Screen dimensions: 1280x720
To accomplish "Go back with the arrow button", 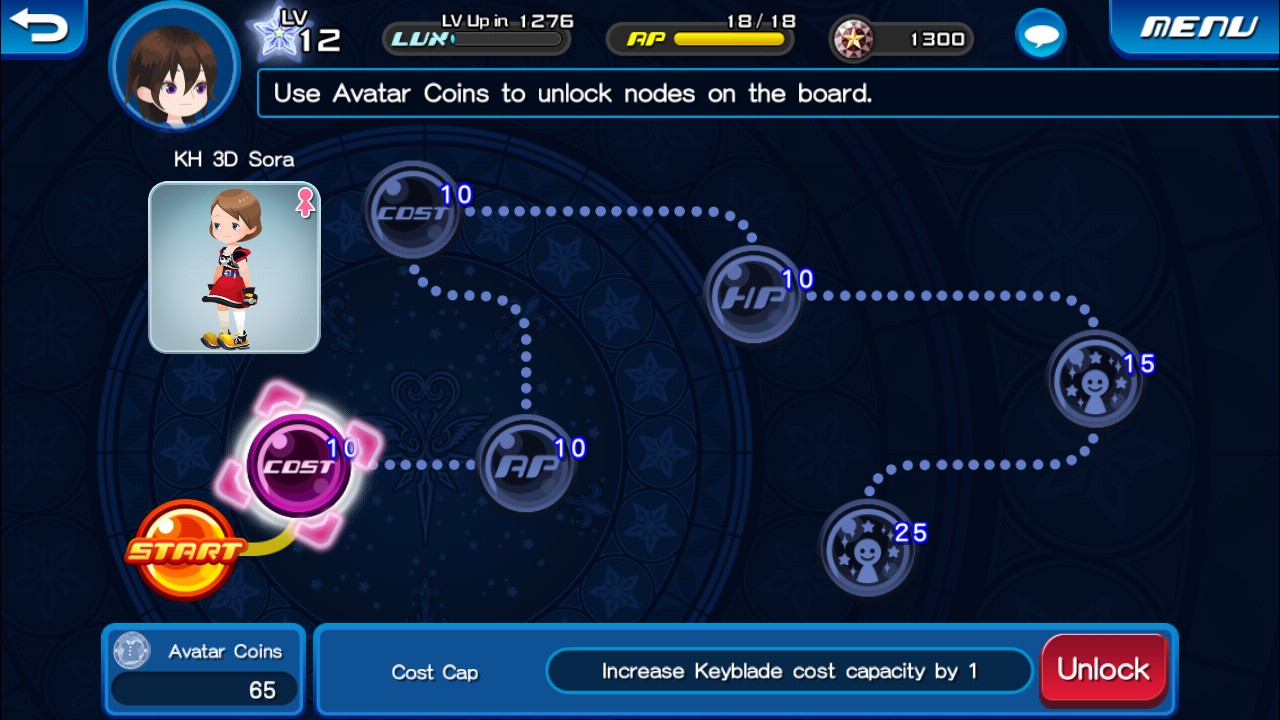I will (40, 25).
